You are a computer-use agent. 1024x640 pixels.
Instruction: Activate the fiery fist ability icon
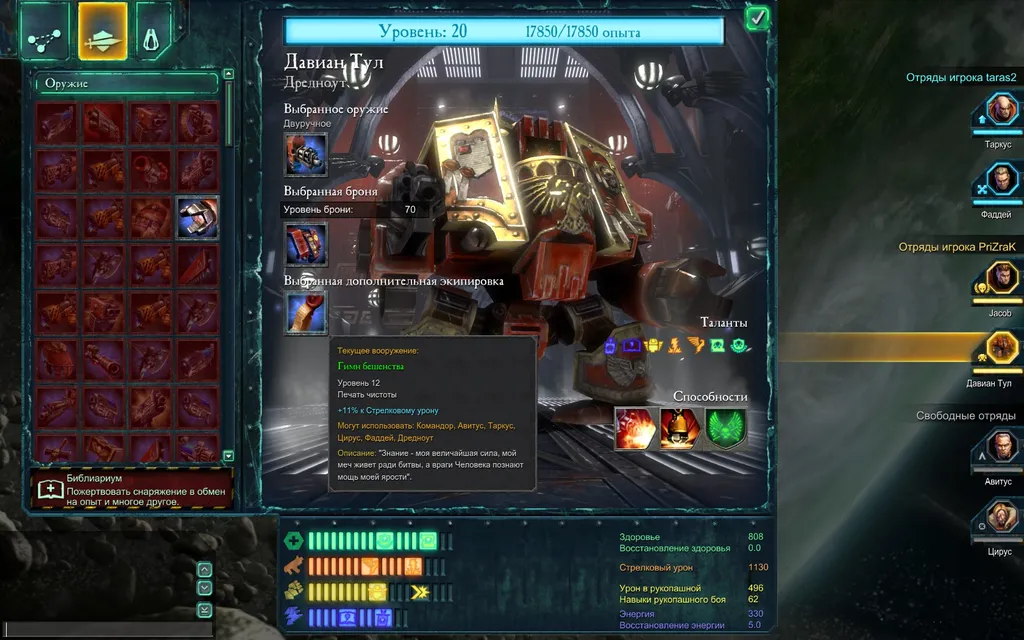(x=634, y=428)
